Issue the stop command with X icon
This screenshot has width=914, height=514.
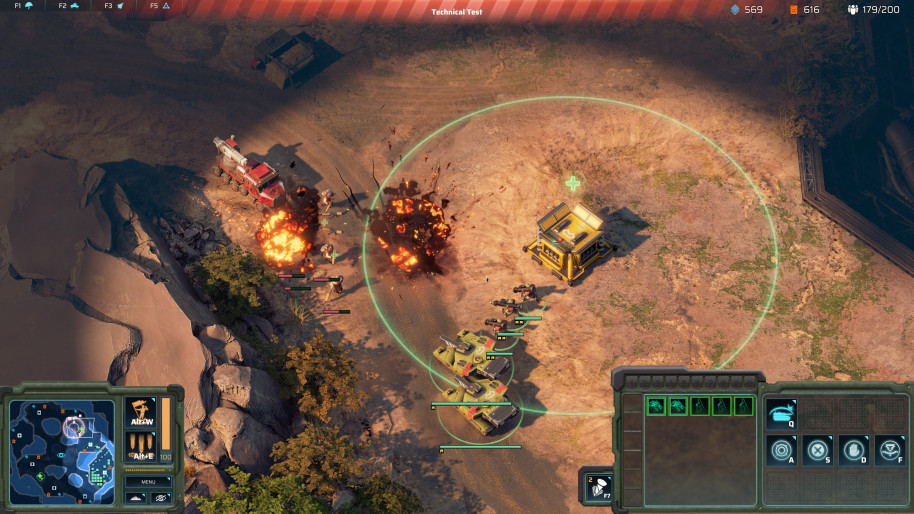(x=817, y=450)
